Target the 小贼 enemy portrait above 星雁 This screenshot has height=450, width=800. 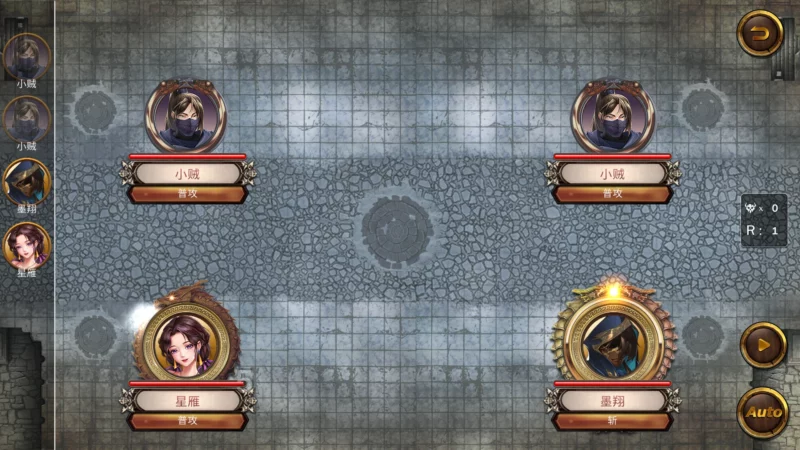pos(187,116)
